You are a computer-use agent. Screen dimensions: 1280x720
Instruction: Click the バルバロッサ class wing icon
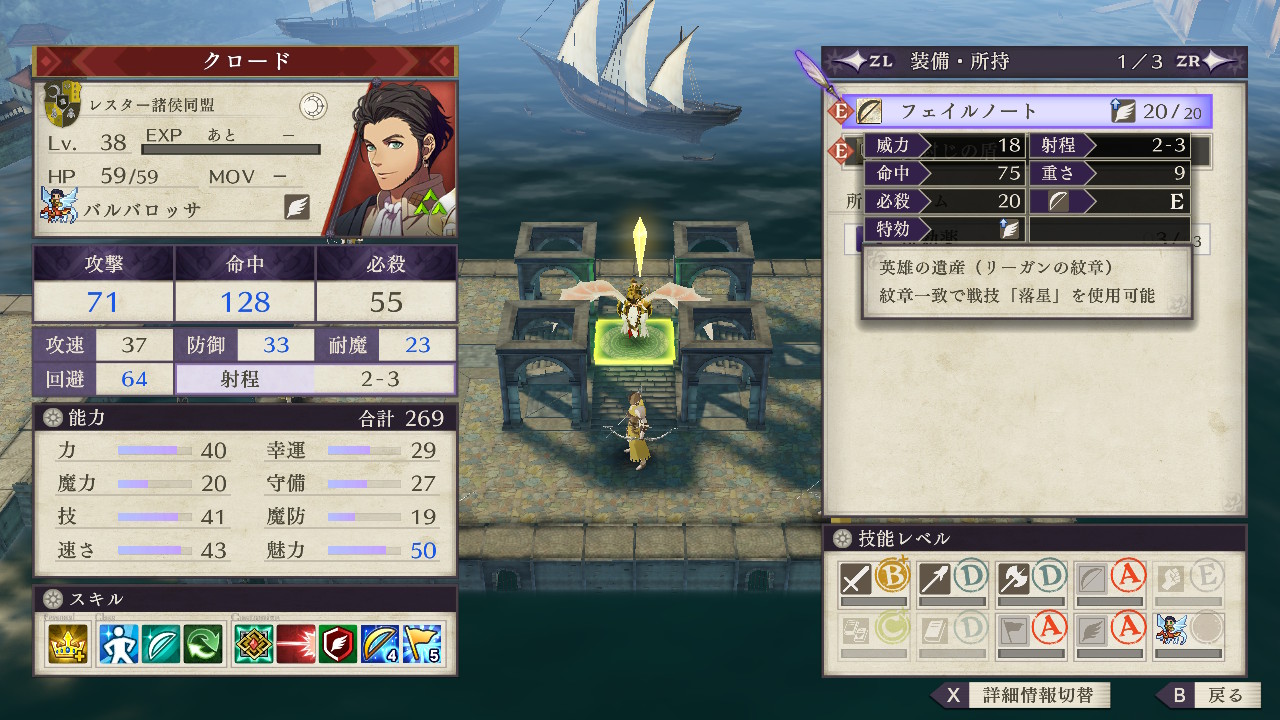297,207
